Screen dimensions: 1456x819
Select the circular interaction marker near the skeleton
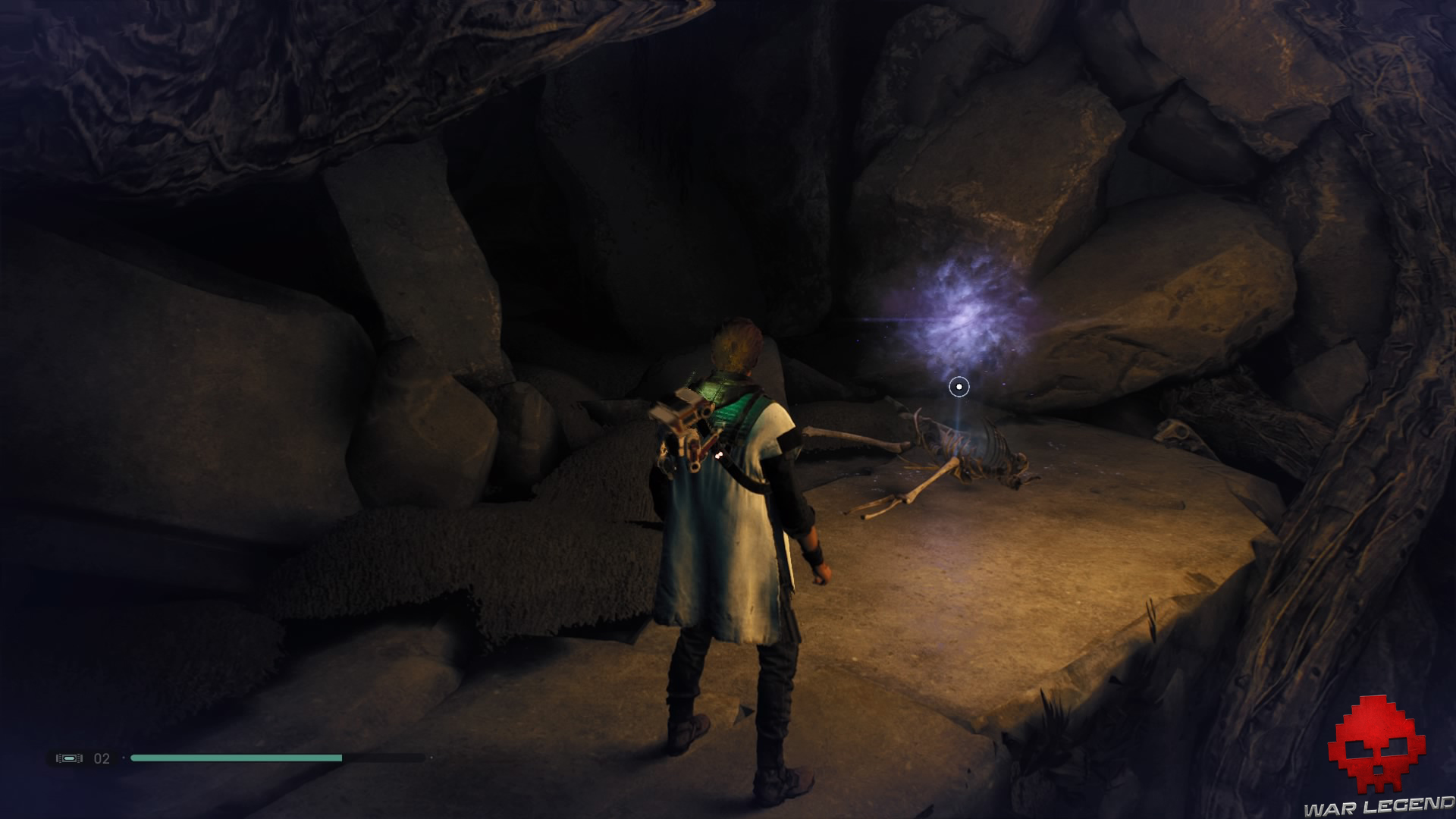tap(959, 388)
